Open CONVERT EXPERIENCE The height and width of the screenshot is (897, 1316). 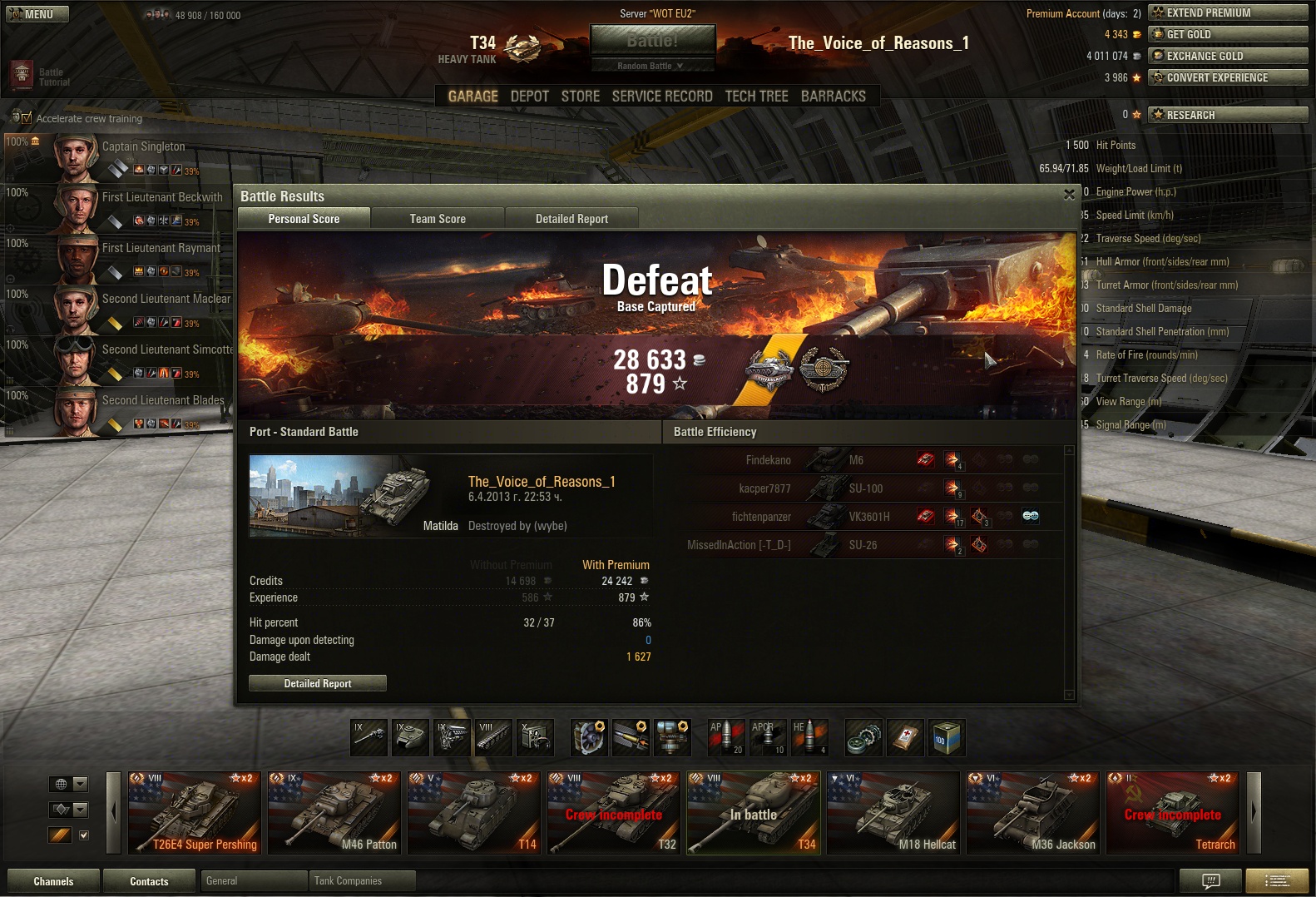pyautogui.click(x=1227, y=77)
